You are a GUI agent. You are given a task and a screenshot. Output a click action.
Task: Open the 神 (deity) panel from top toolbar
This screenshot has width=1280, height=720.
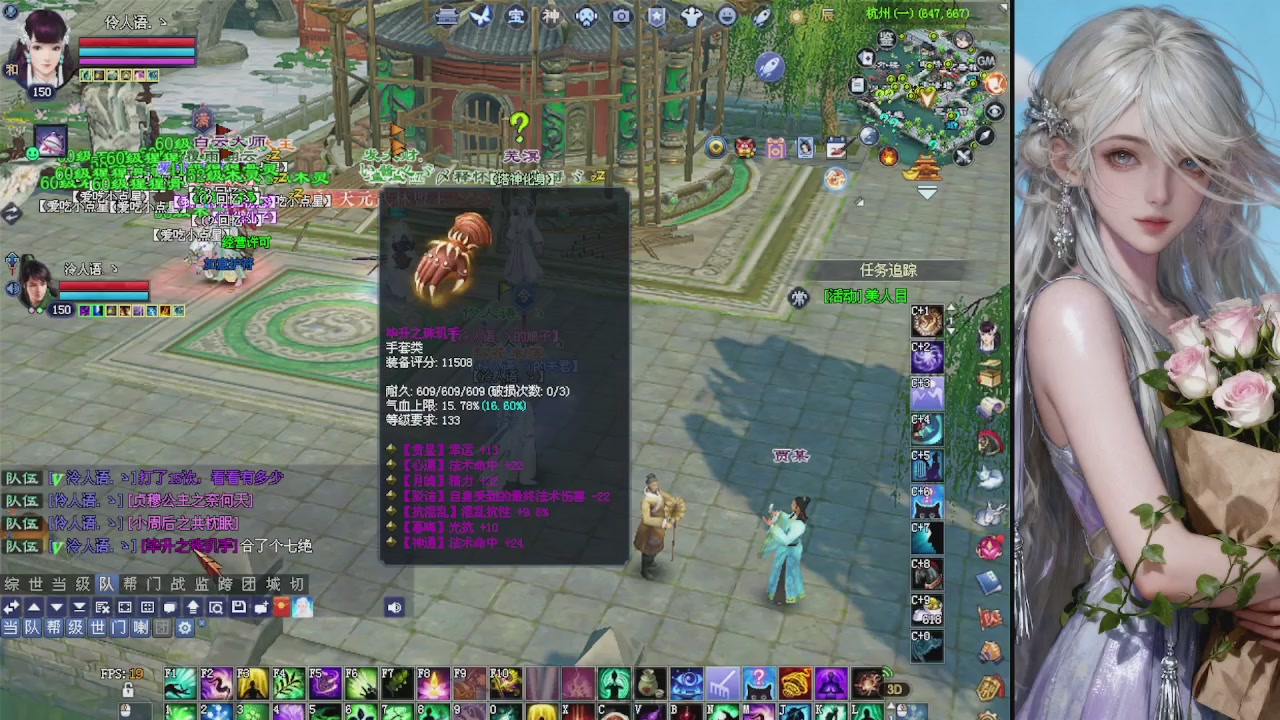click(x=551, y=15)
